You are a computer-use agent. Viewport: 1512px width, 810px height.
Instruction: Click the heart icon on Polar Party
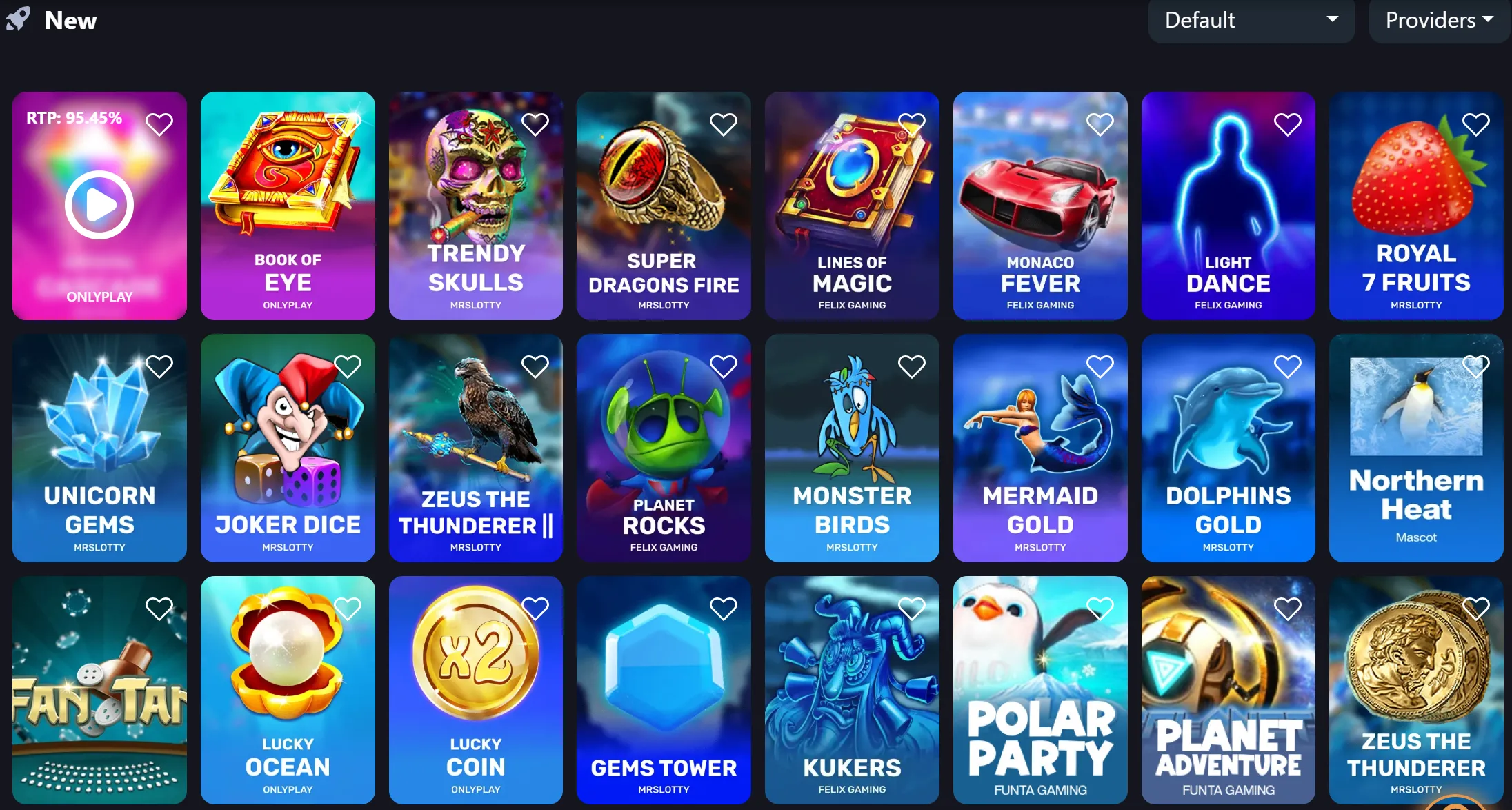pyautogui.click(x=1100, y=609)
